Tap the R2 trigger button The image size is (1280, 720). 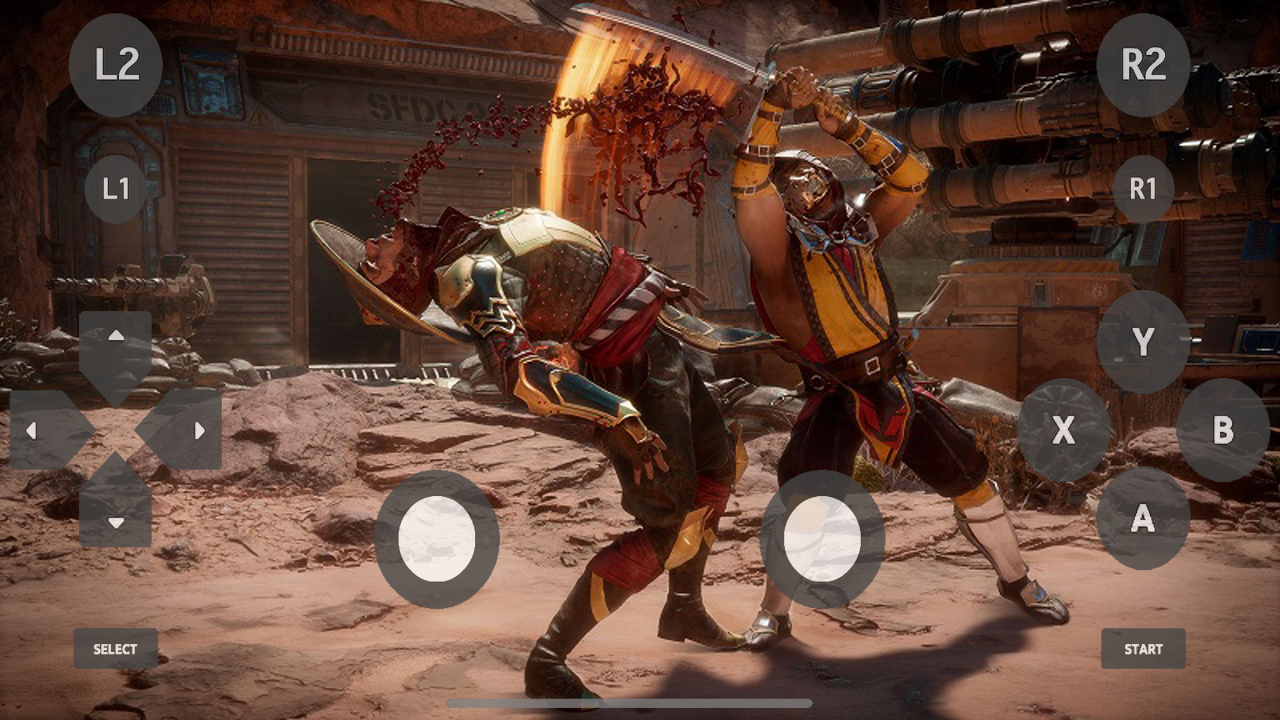[x=1143, y=65]
